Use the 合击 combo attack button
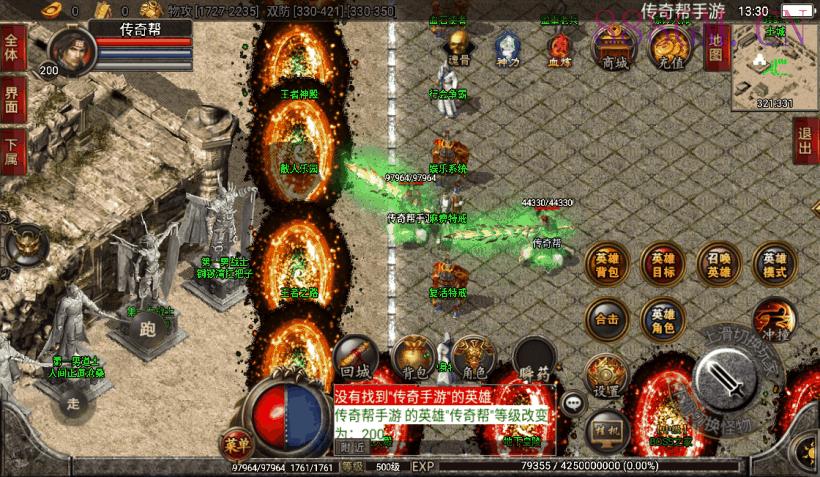This screenshot has height=477, width=820. 607,320
